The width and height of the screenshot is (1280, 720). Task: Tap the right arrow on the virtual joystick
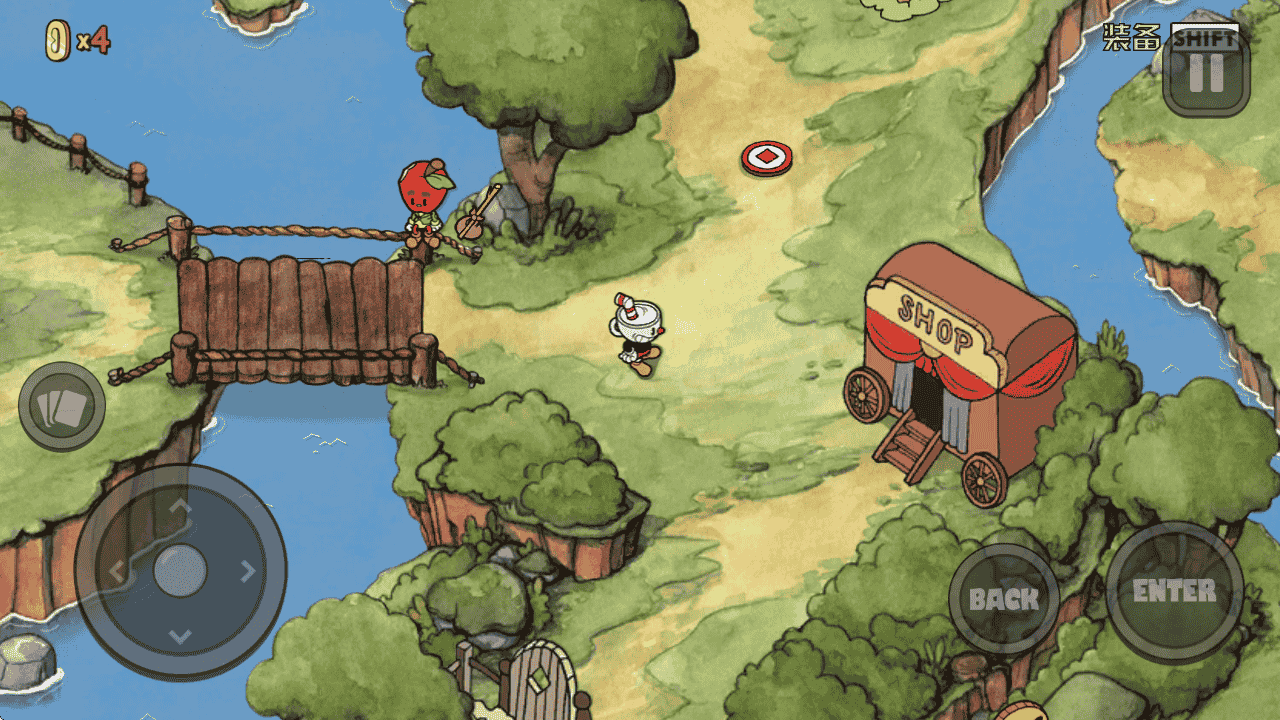(246, 572)
